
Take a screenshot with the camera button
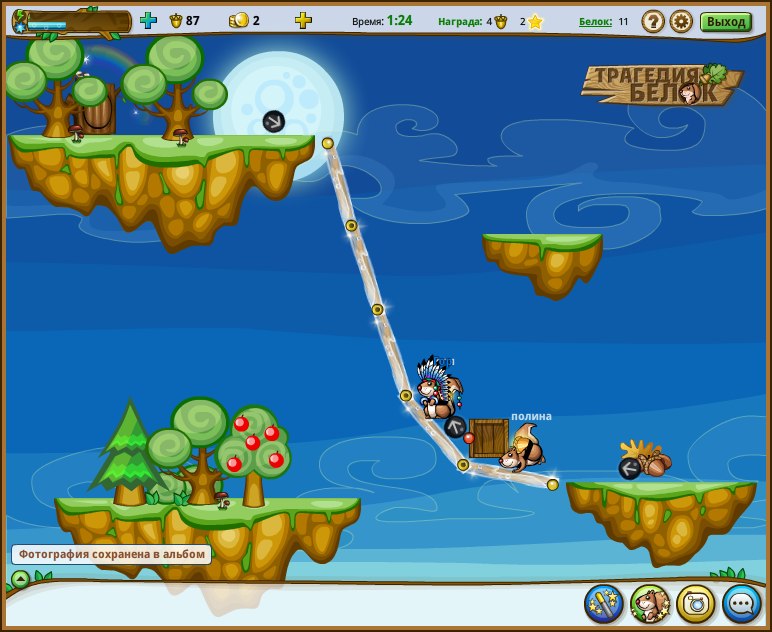[x=696, y=603]
